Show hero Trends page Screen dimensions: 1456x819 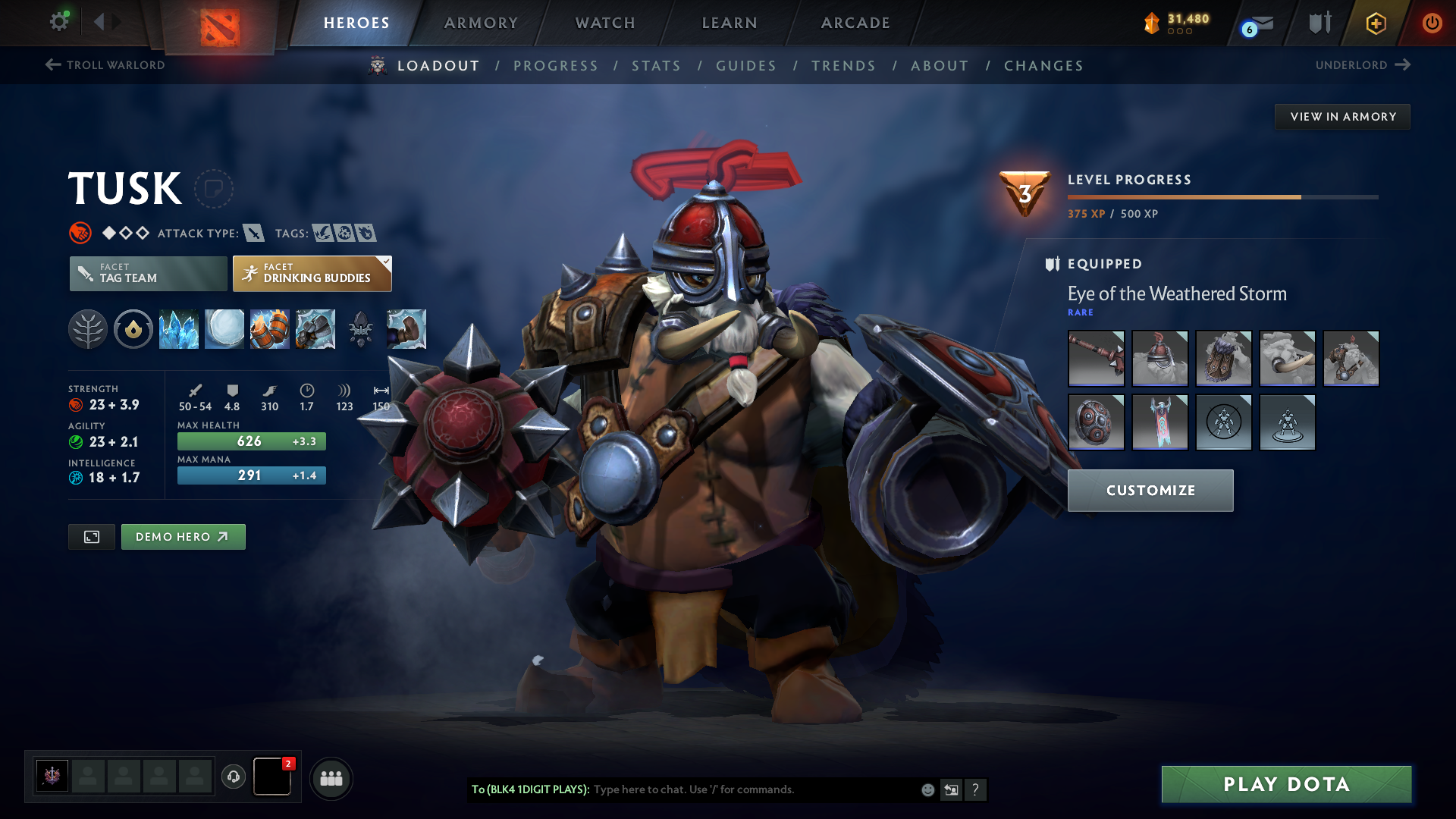point(843,66)
